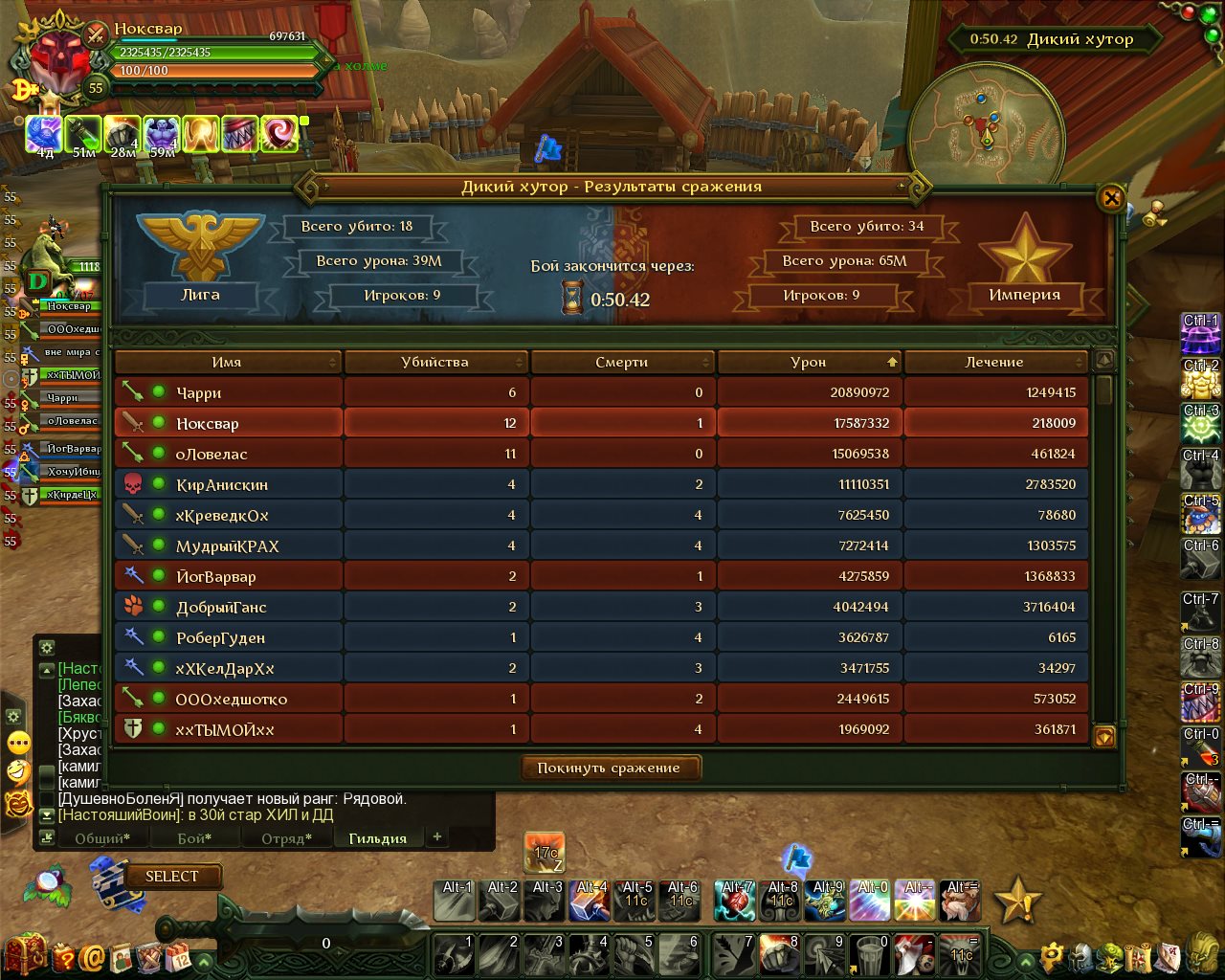Select player row ДобрыйГанс
Screen dimensions: 1225x980
pyautogui.click(x=221, y=607)
